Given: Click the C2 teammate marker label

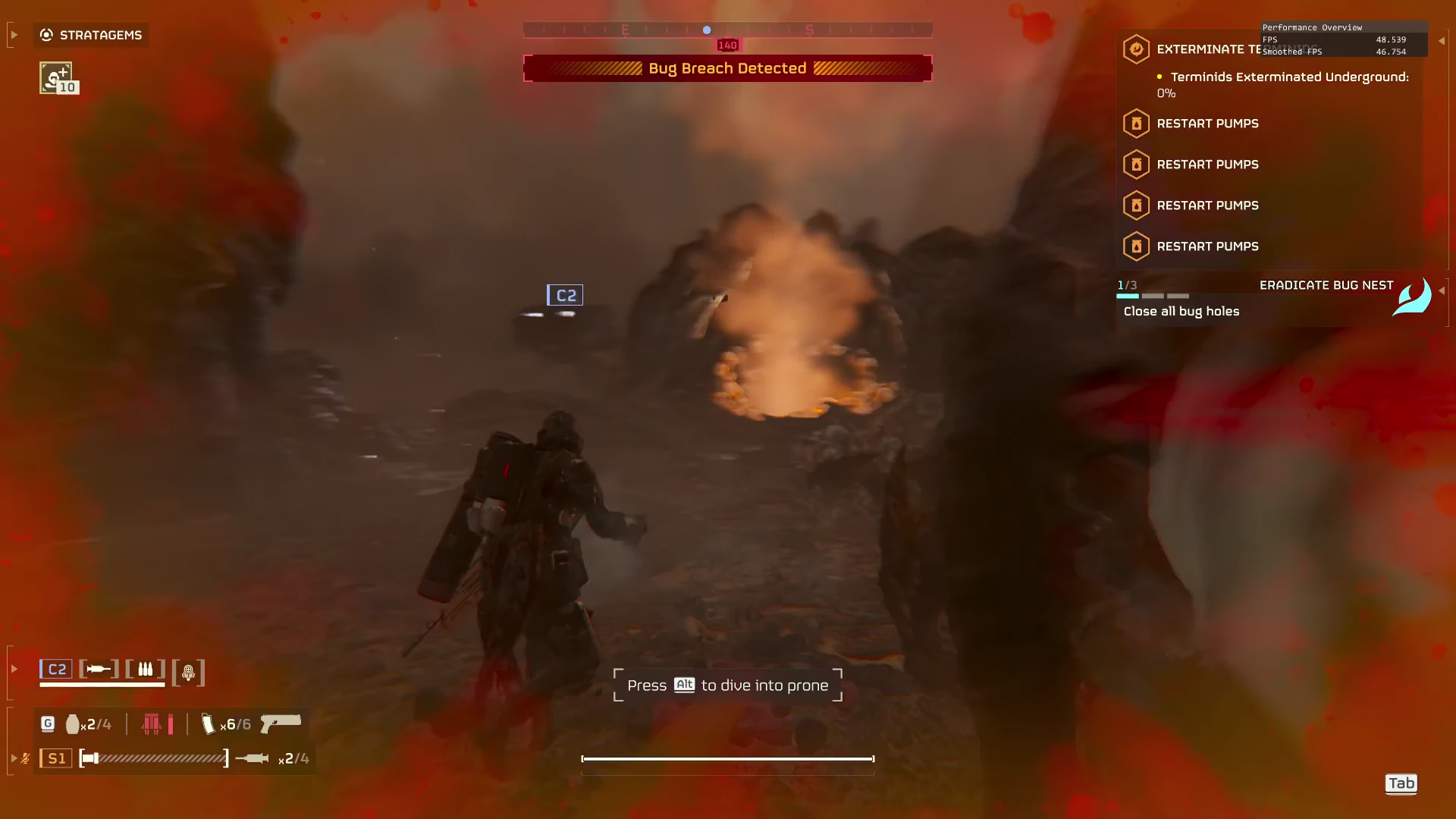Looking at the screenshot, I should (x=565, y=295).
